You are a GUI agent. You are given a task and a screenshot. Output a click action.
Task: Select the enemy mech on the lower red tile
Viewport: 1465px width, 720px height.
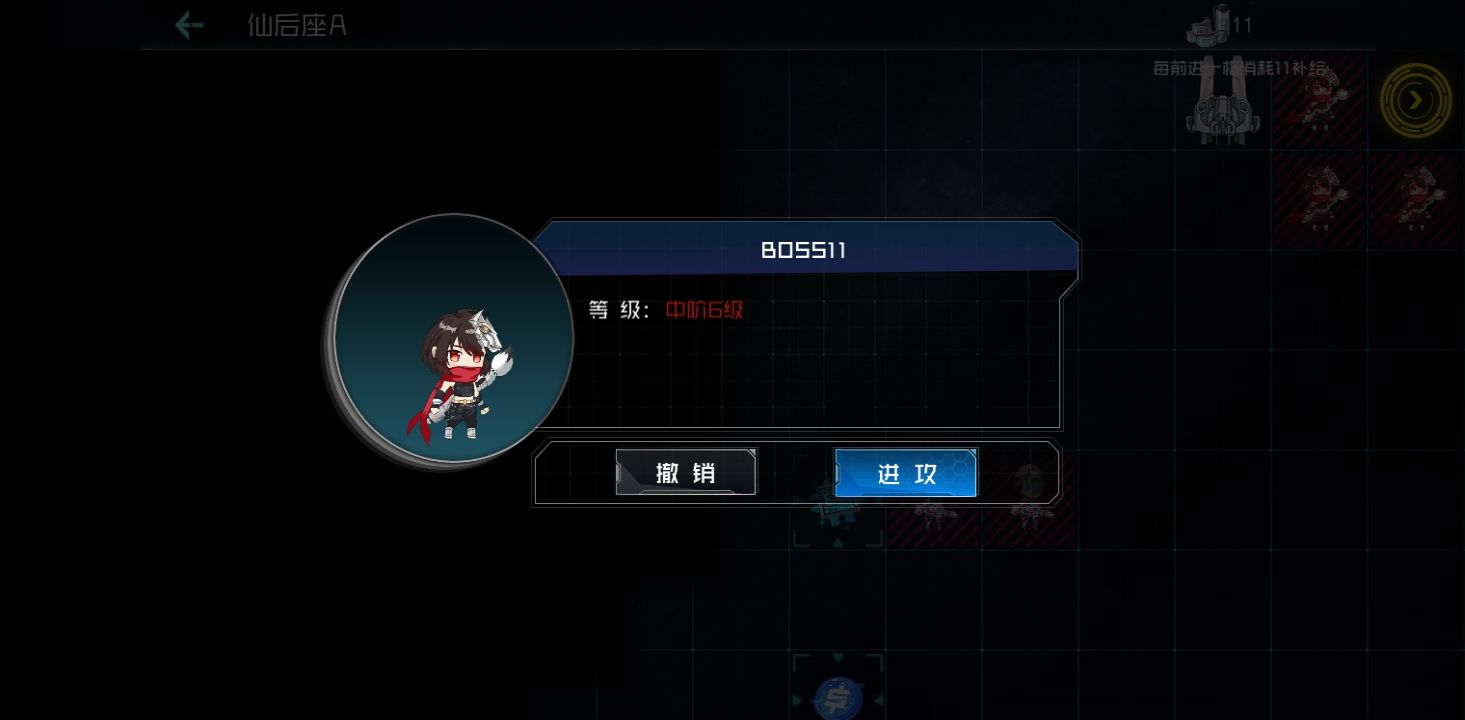[1322, 195]
